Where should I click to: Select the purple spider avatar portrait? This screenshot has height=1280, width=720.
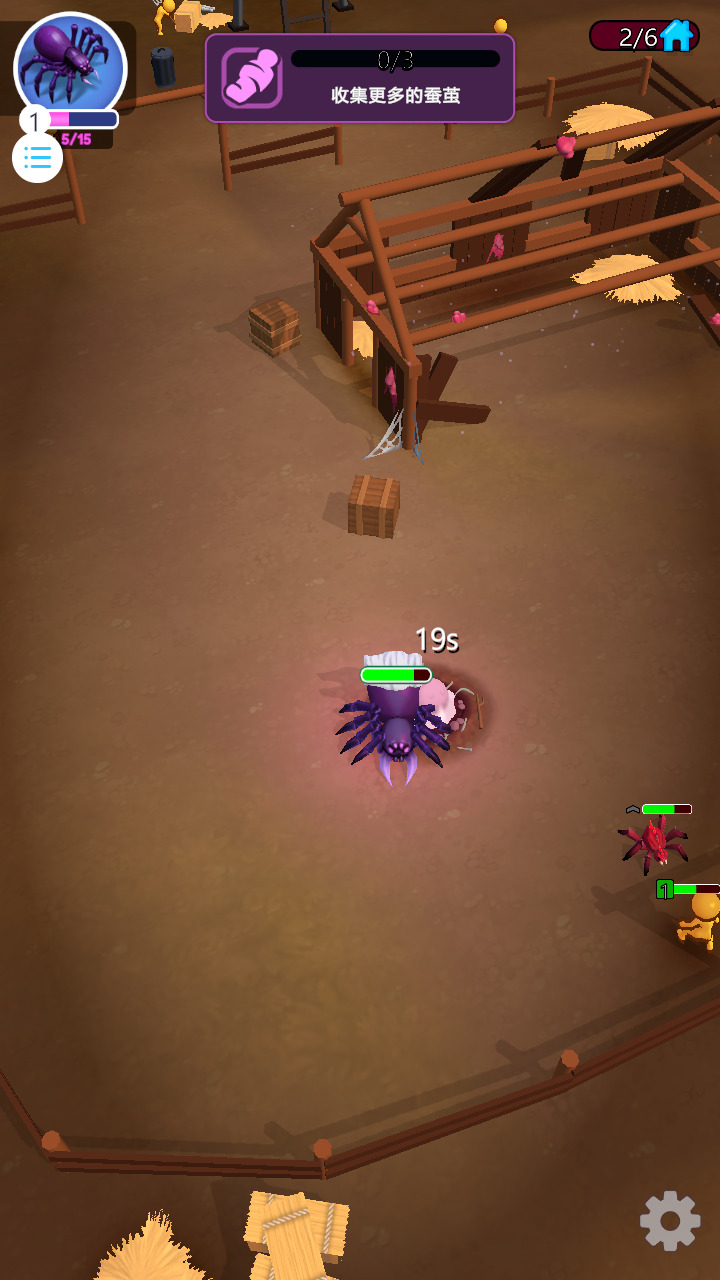pos(70,65)
